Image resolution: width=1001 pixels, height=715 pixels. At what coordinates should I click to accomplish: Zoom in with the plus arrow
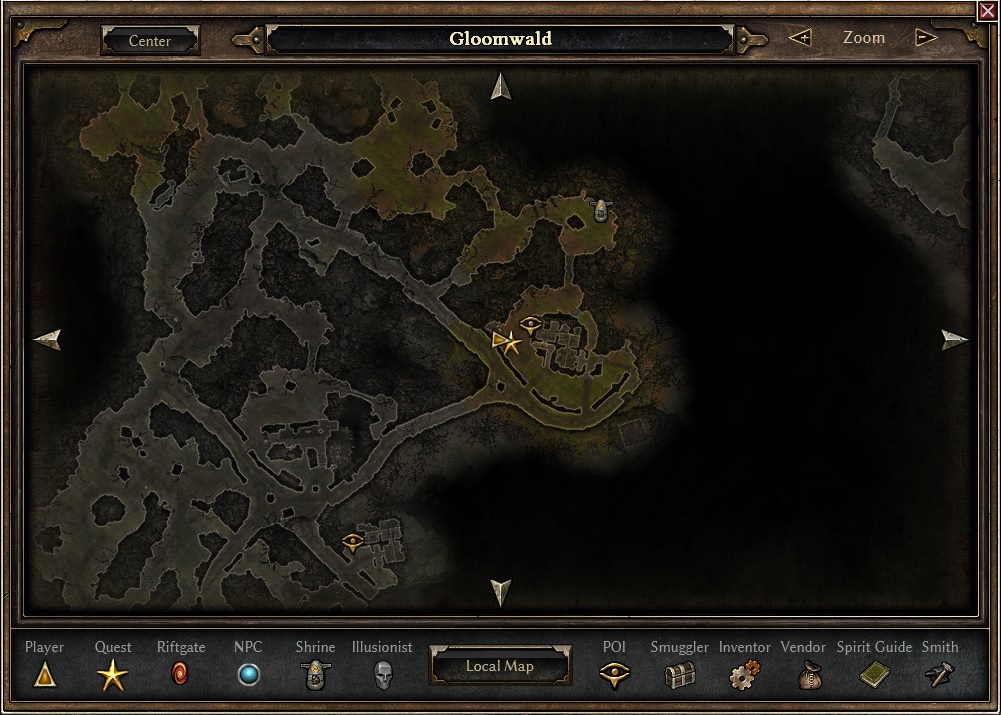tap(800, 38)
